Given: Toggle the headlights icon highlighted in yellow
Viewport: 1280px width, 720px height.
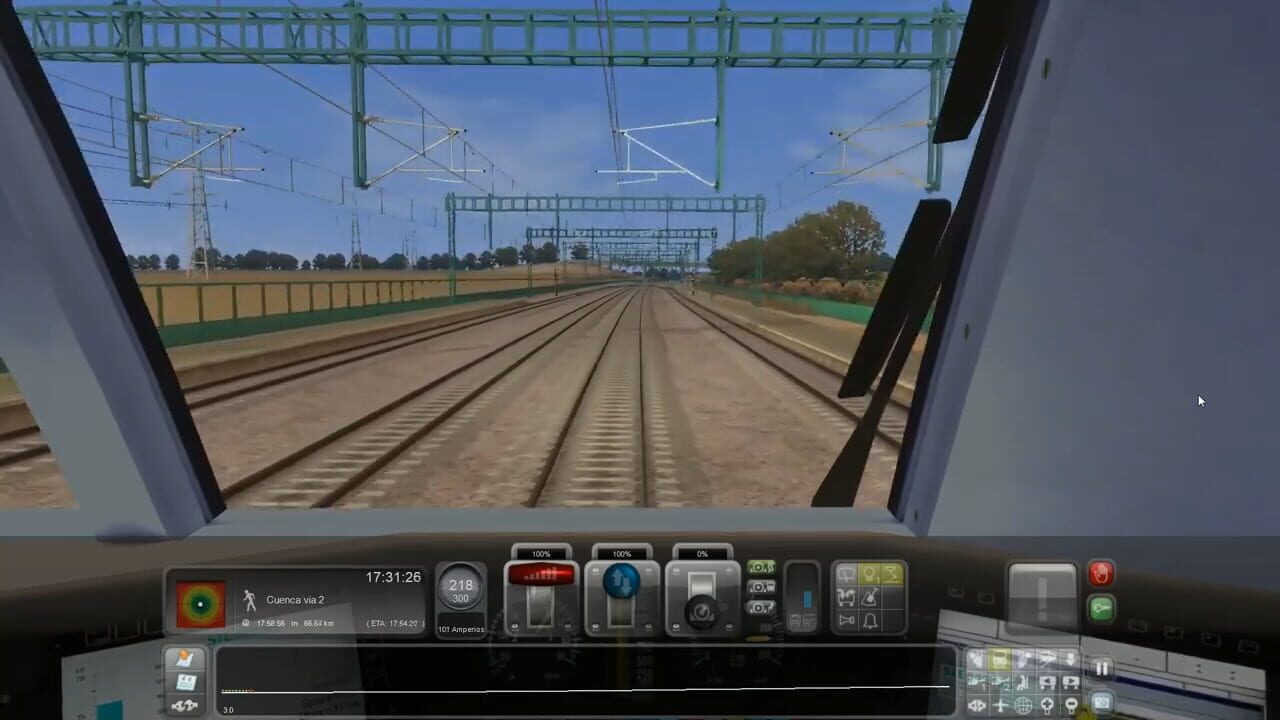Looking at the screenshot, I should (x=870, y=572).
